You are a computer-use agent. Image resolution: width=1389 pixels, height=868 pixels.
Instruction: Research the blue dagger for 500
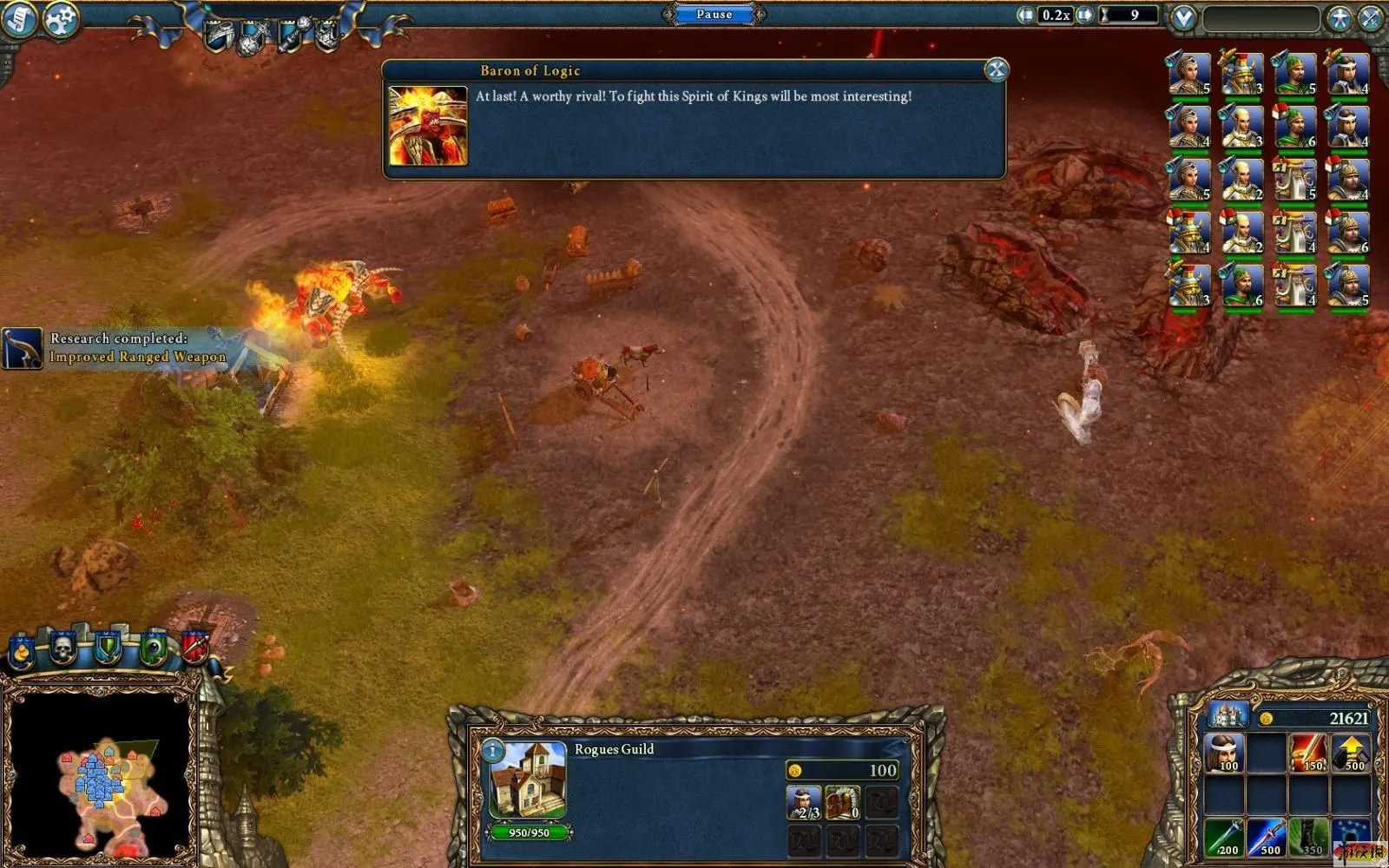pyautogui.click(x=1267, y=836)
